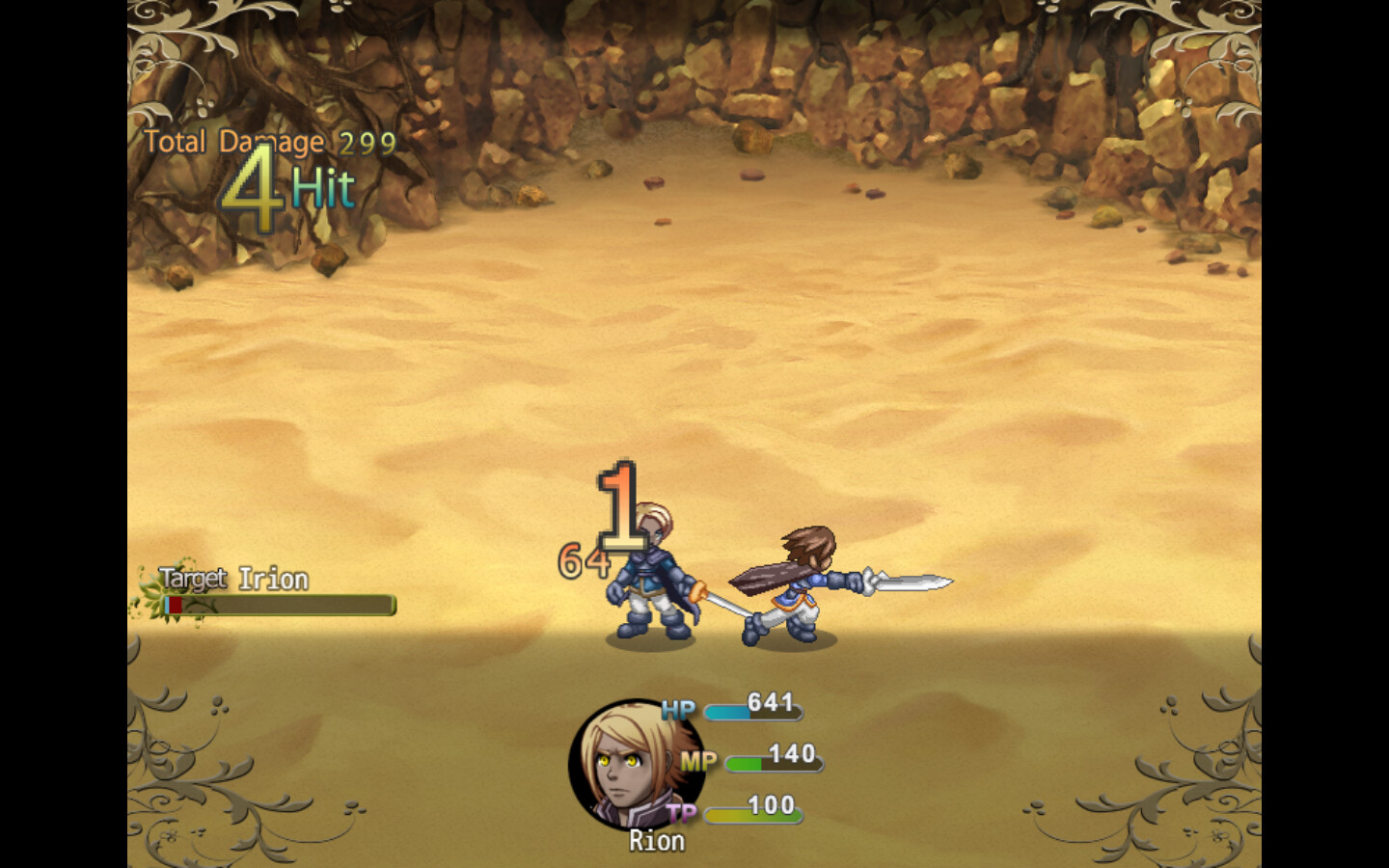Click Irion's red health gauge

click(173, 606)
